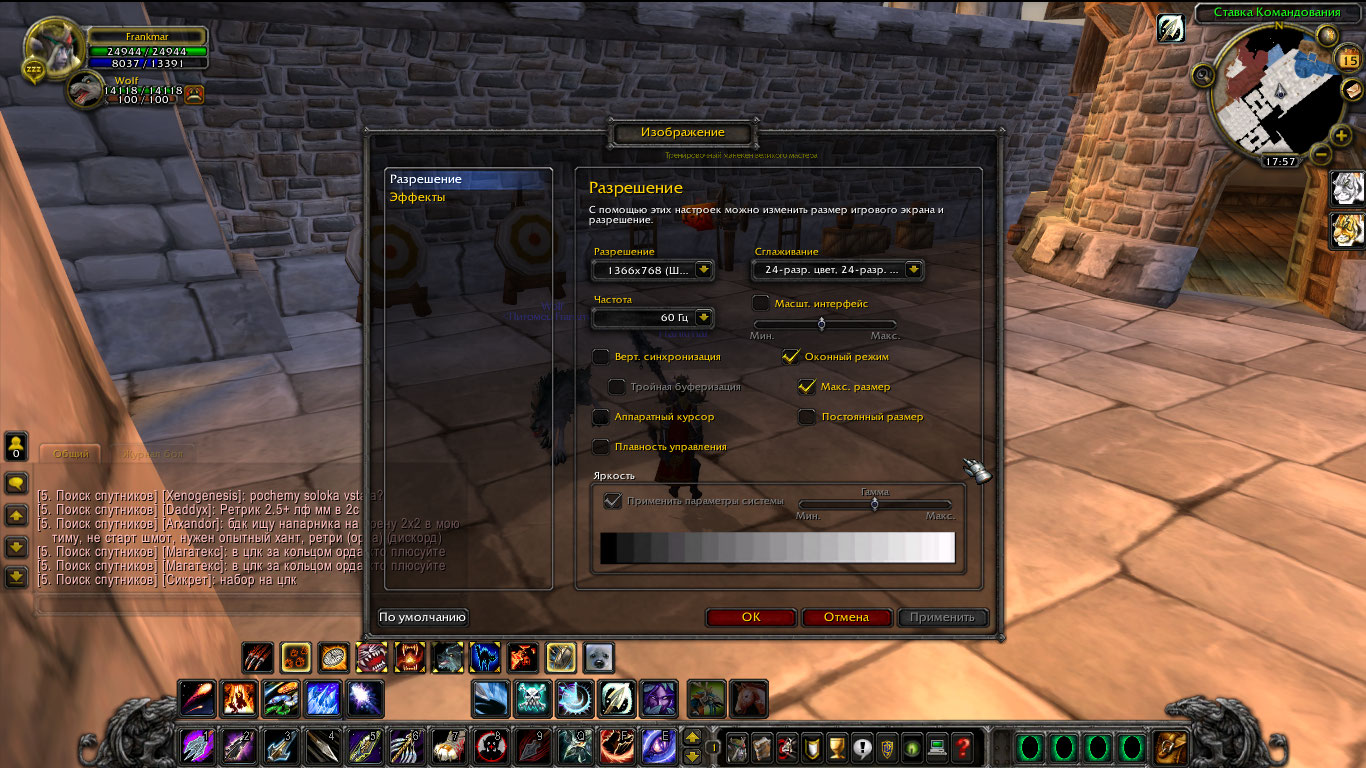Viewport: 1366px width, 768px height.
Task: Select the Разрешение settings section
Action: click(x=426, y=179)
